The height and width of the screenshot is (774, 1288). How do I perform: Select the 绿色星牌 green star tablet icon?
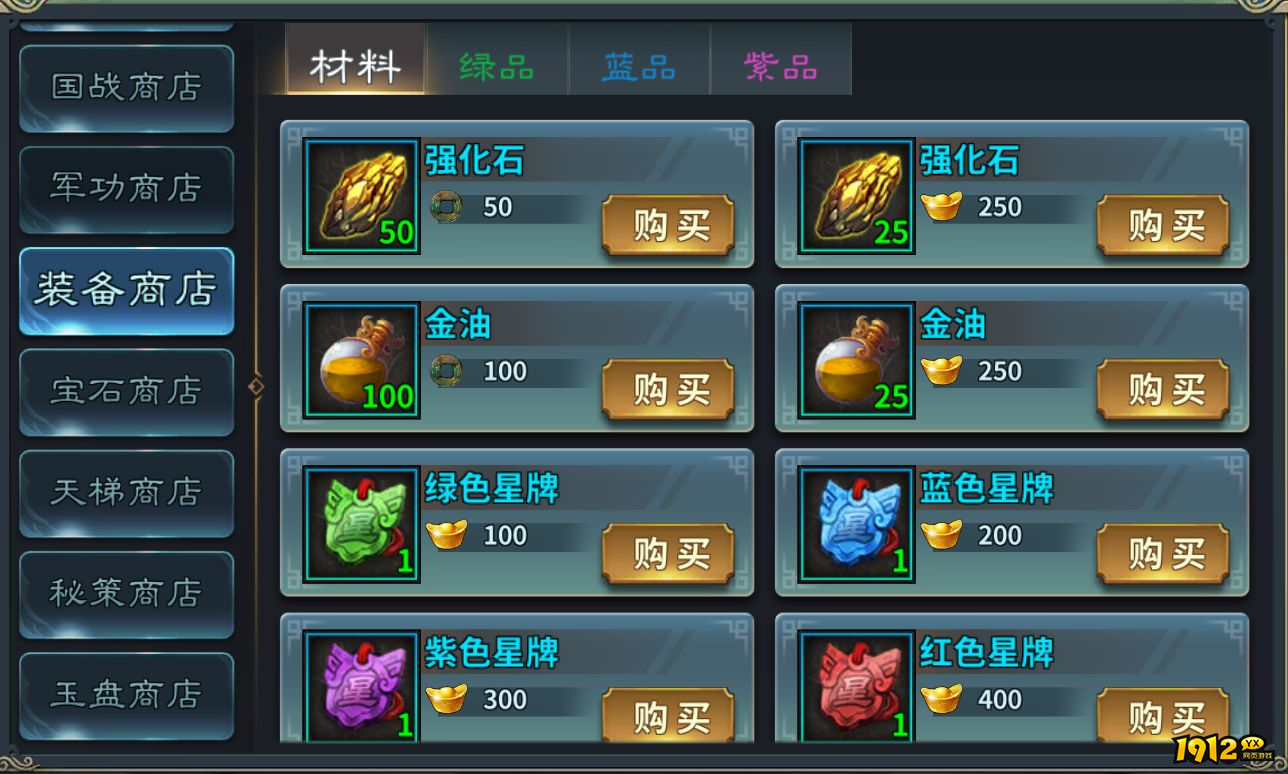[359, 524]
